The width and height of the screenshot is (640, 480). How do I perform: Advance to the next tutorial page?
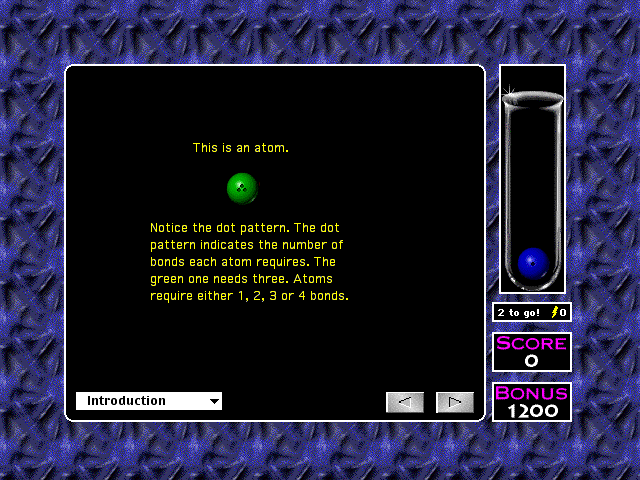(x=455, y=402)
